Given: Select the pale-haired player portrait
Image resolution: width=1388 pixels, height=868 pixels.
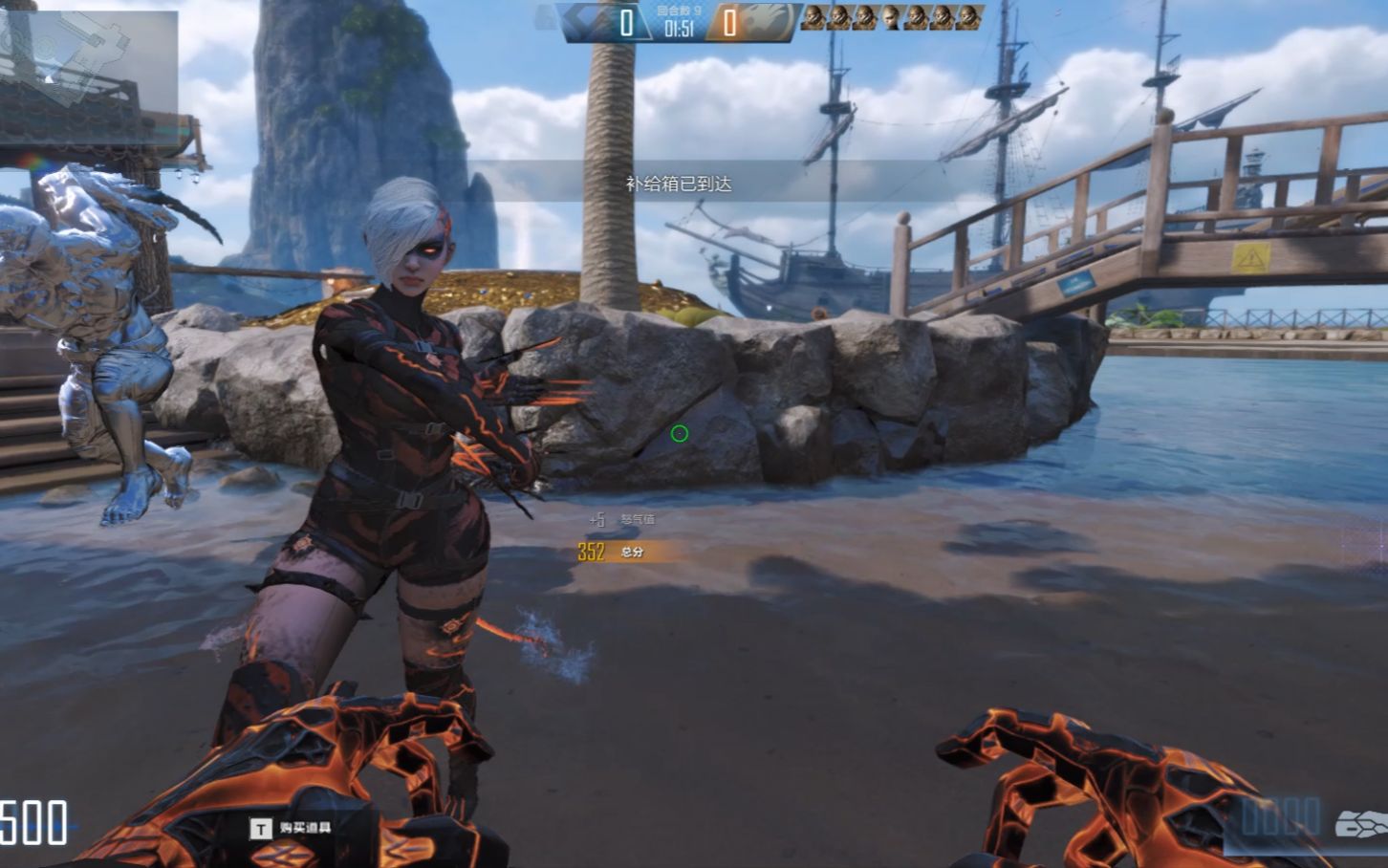Looking at the screenshot, I should [x=890, y=17].
